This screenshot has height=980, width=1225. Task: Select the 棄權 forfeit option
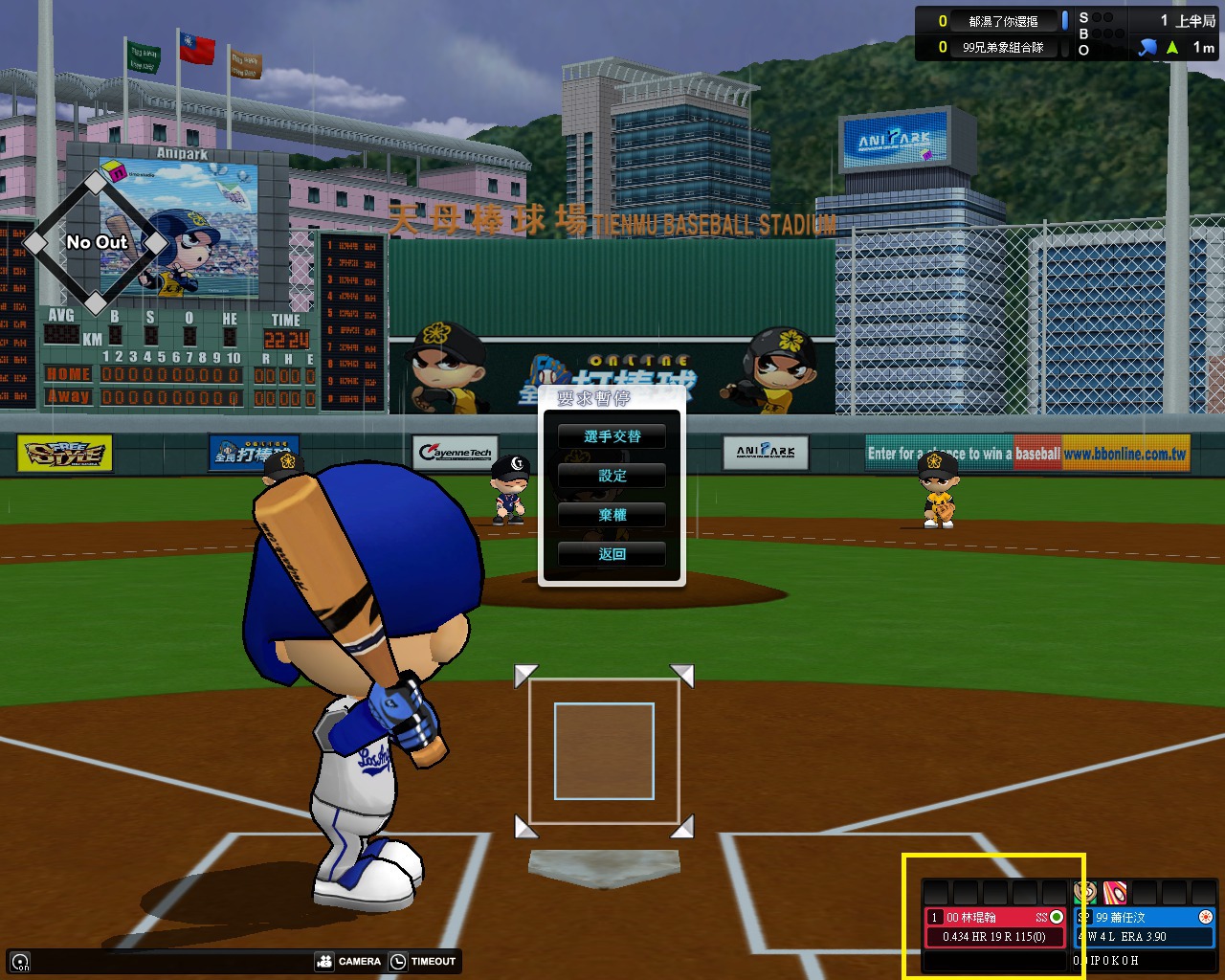point(612,515)
